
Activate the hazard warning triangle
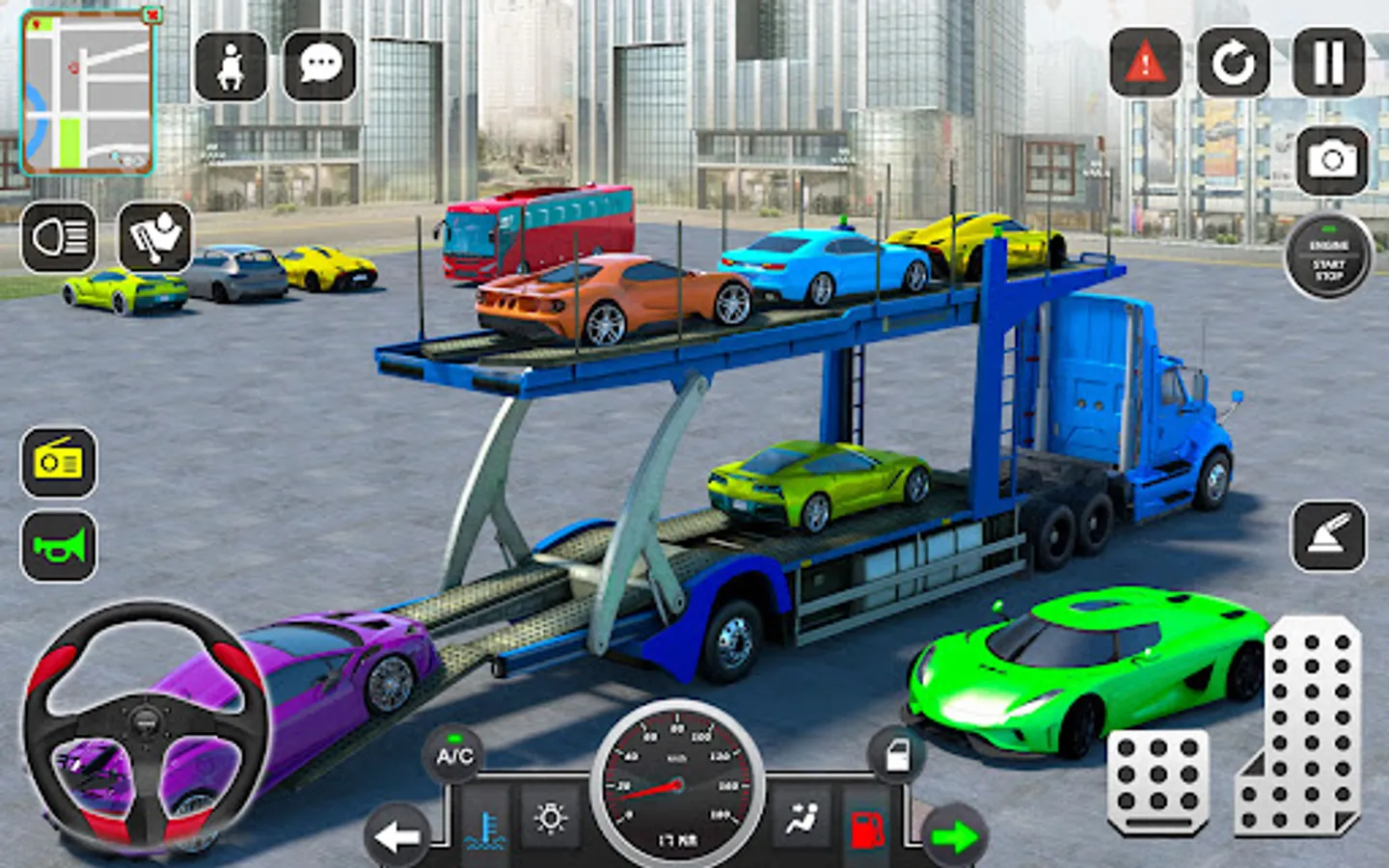[1145, 64]
